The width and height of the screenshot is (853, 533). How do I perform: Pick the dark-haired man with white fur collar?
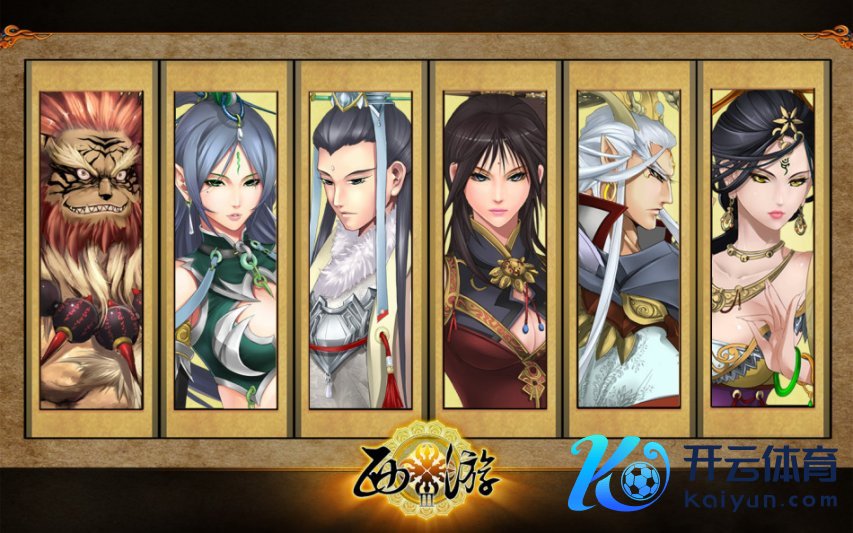361,249
